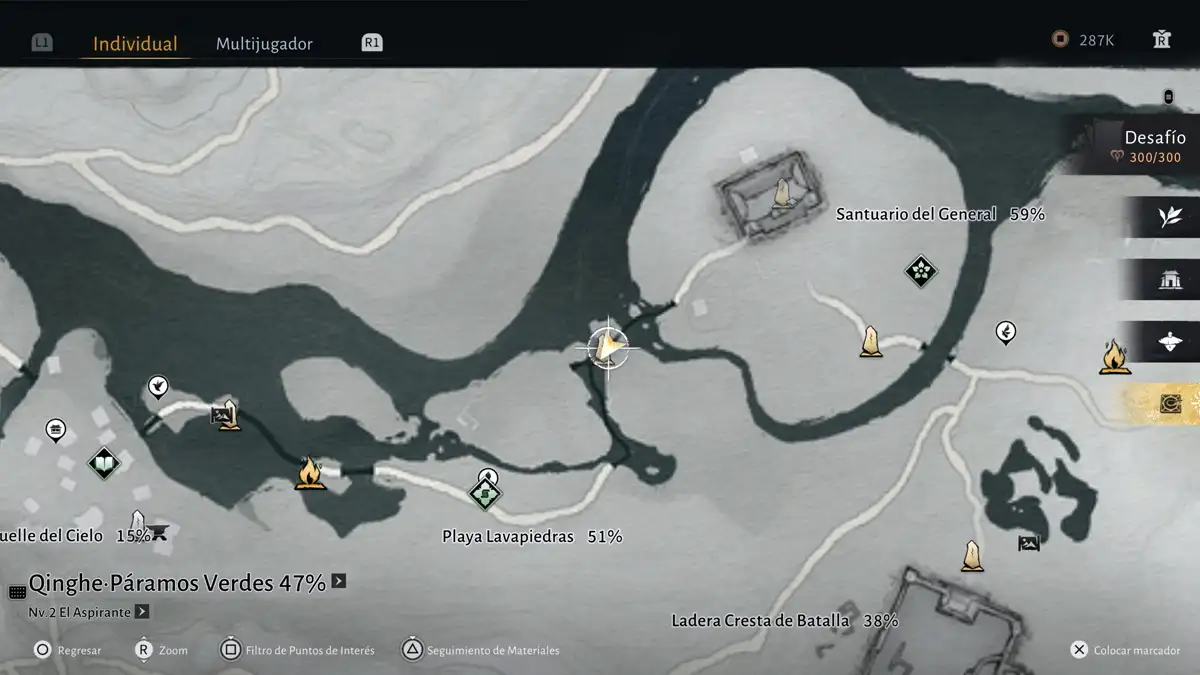Open the pagoda icon beside the currency

point(1161,40)
